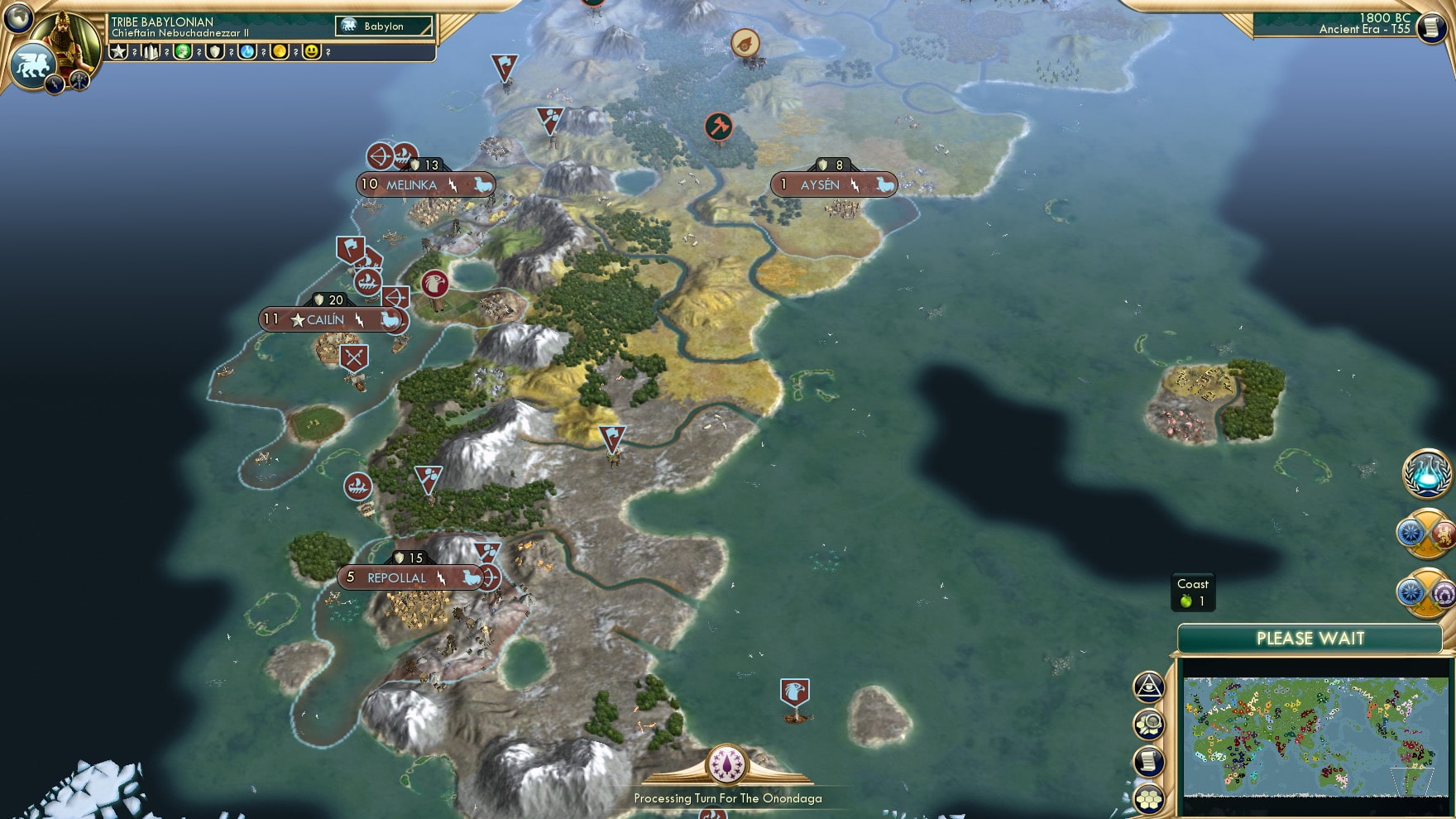Click the lightning bolt icon under the portrait
1456x819 pixels.
(55, 84)
